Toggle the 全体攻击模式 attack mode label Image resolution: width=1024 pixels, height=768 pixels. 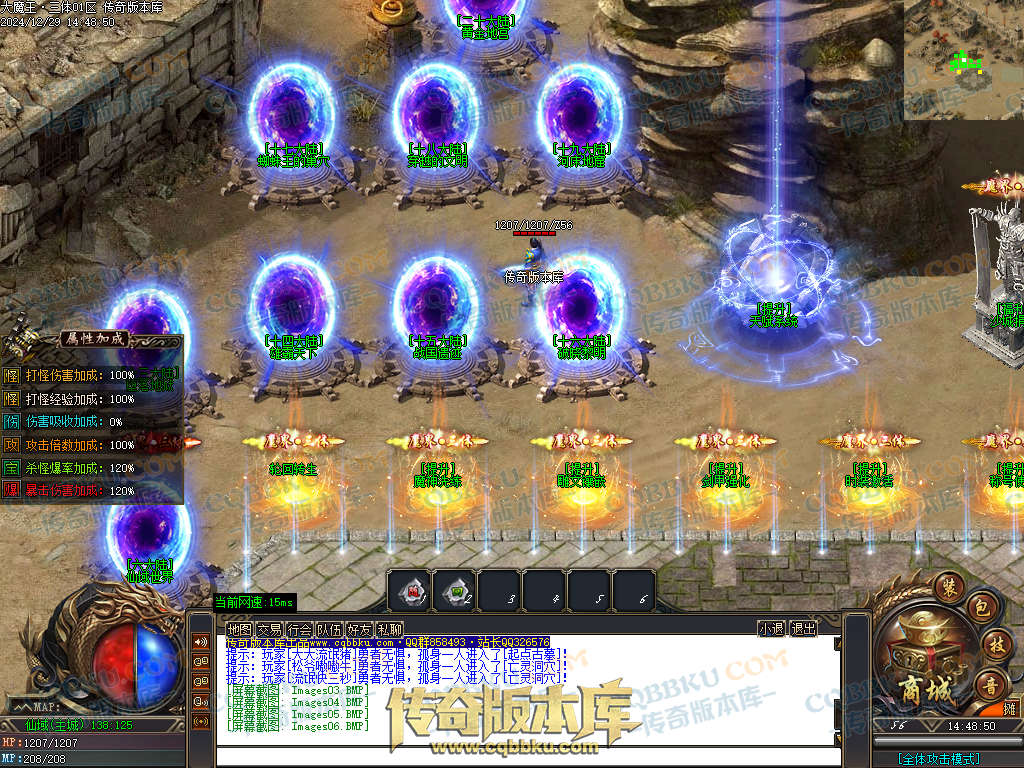(x=938, y=759)
